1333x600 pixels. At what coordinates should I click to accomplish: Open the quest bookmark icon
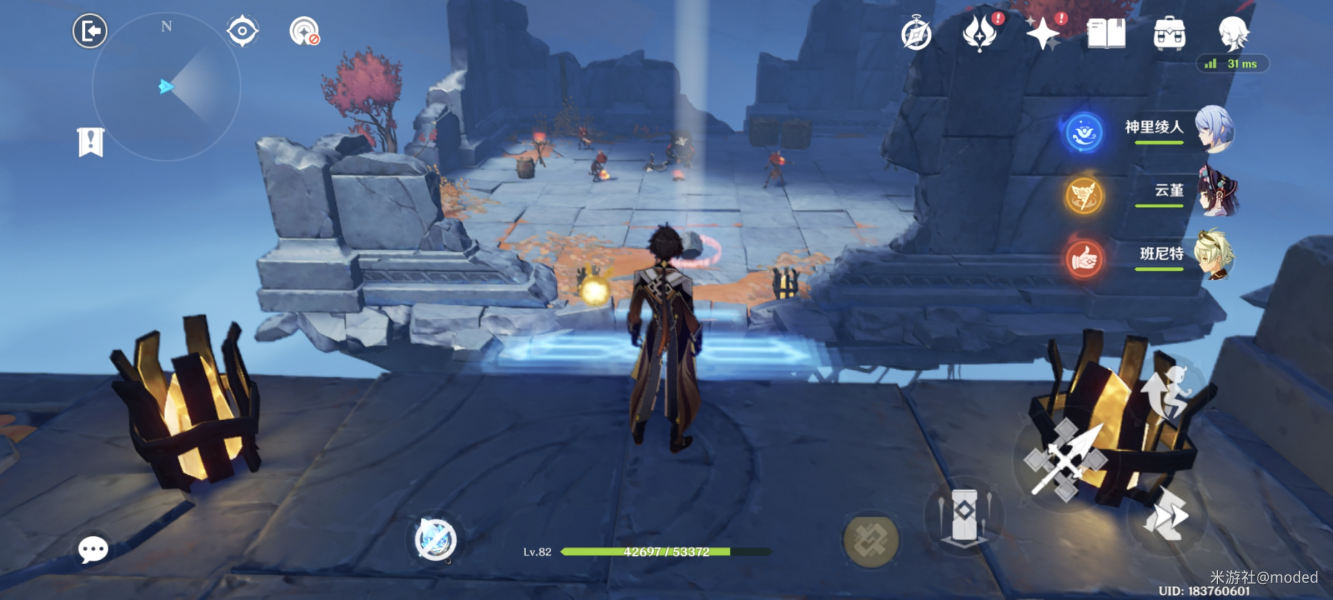tap(90, 141)
